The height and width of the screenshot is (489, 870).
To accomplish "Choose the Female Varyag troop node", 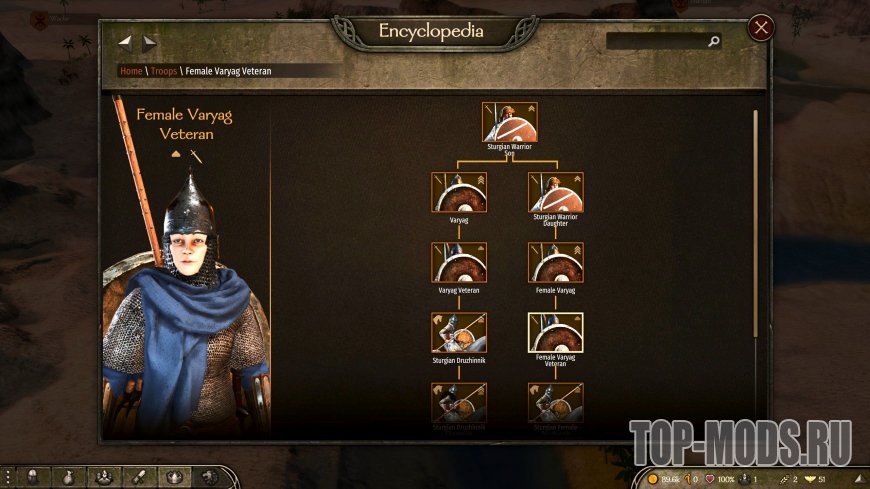I will [555, 262].
